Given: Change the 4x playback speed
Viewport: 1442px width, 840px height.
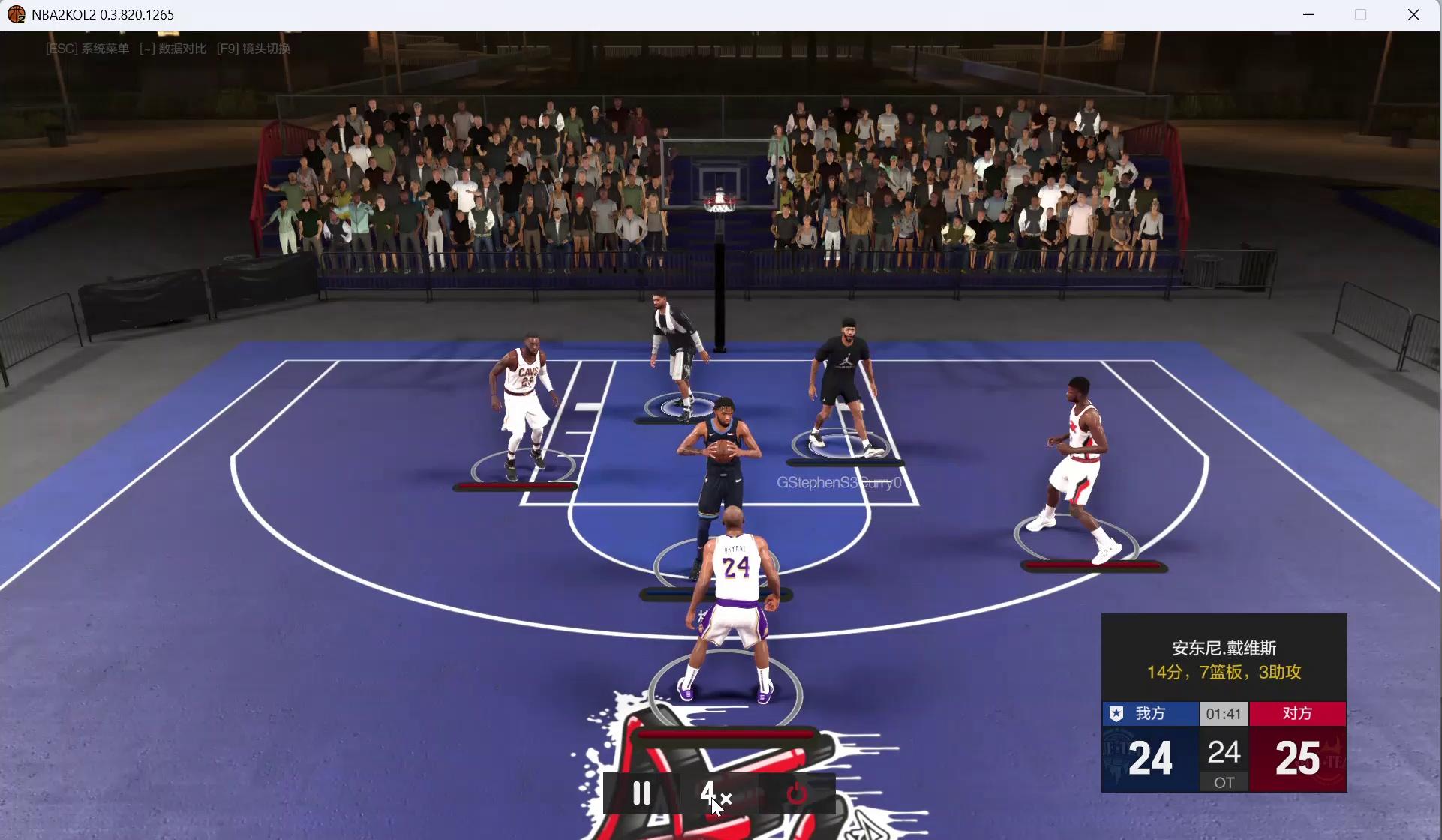Looking at the screenshot, I should [716, 793].
